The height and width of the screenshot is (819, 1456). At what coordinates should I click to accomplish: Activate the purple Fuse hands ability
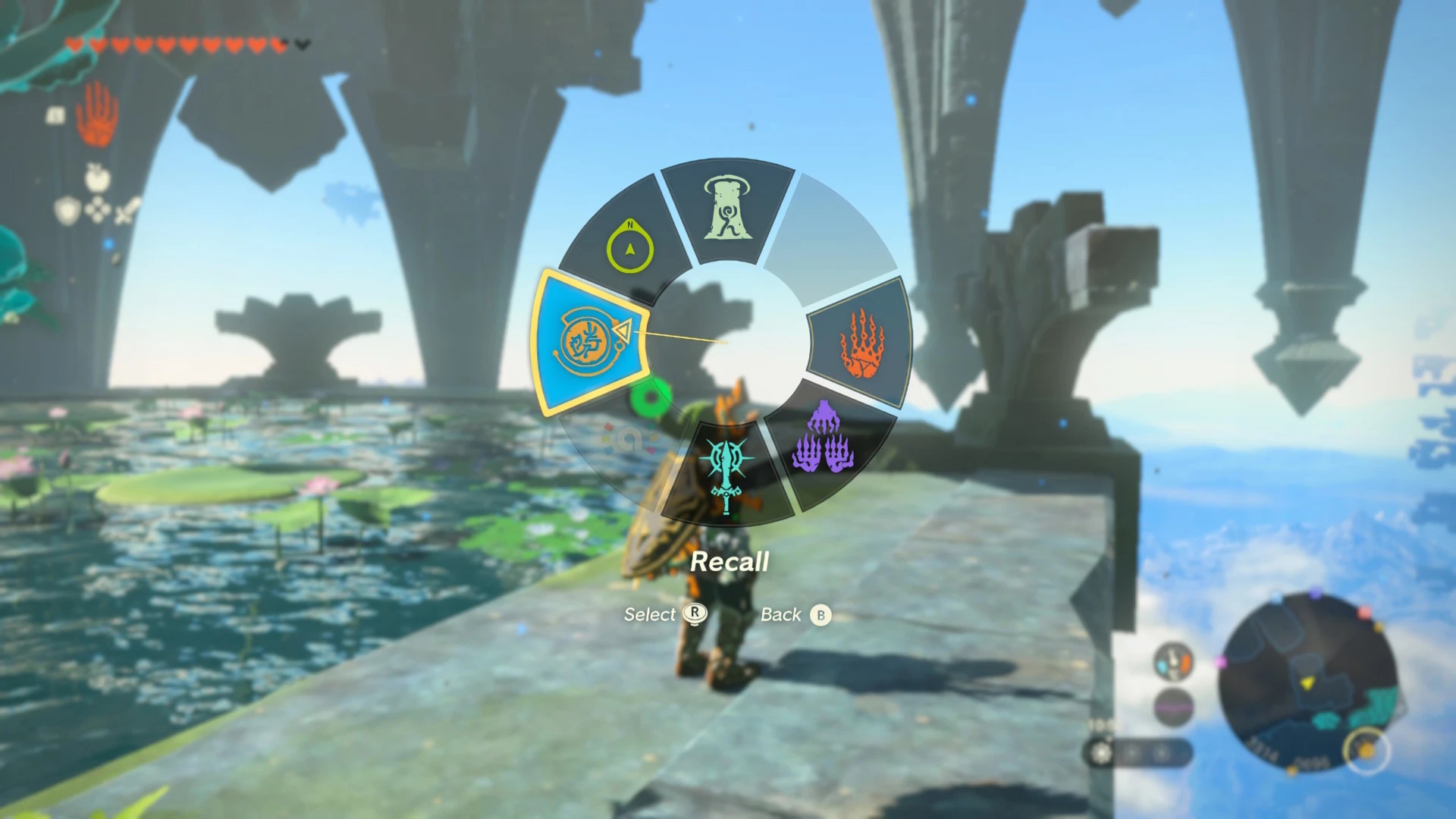pyautogui.click(x=824, y=441)
